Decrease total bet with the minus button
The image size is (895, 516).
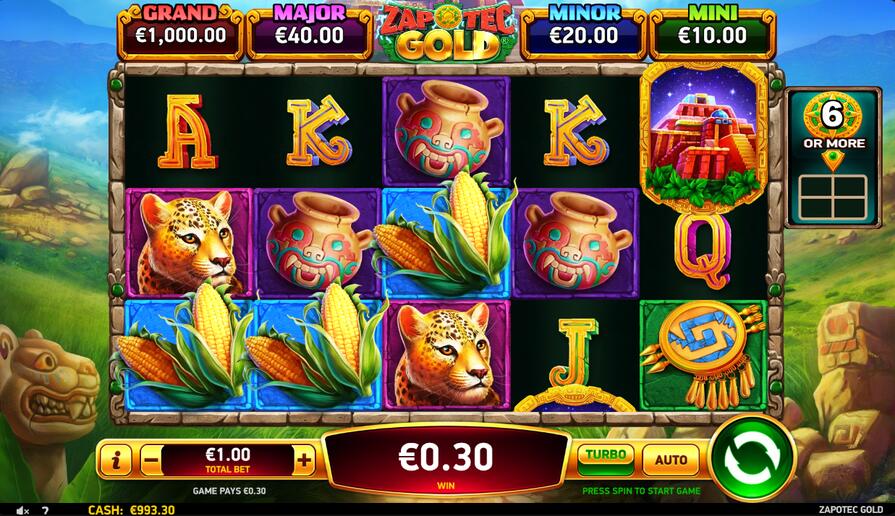[x=151, y=461]
